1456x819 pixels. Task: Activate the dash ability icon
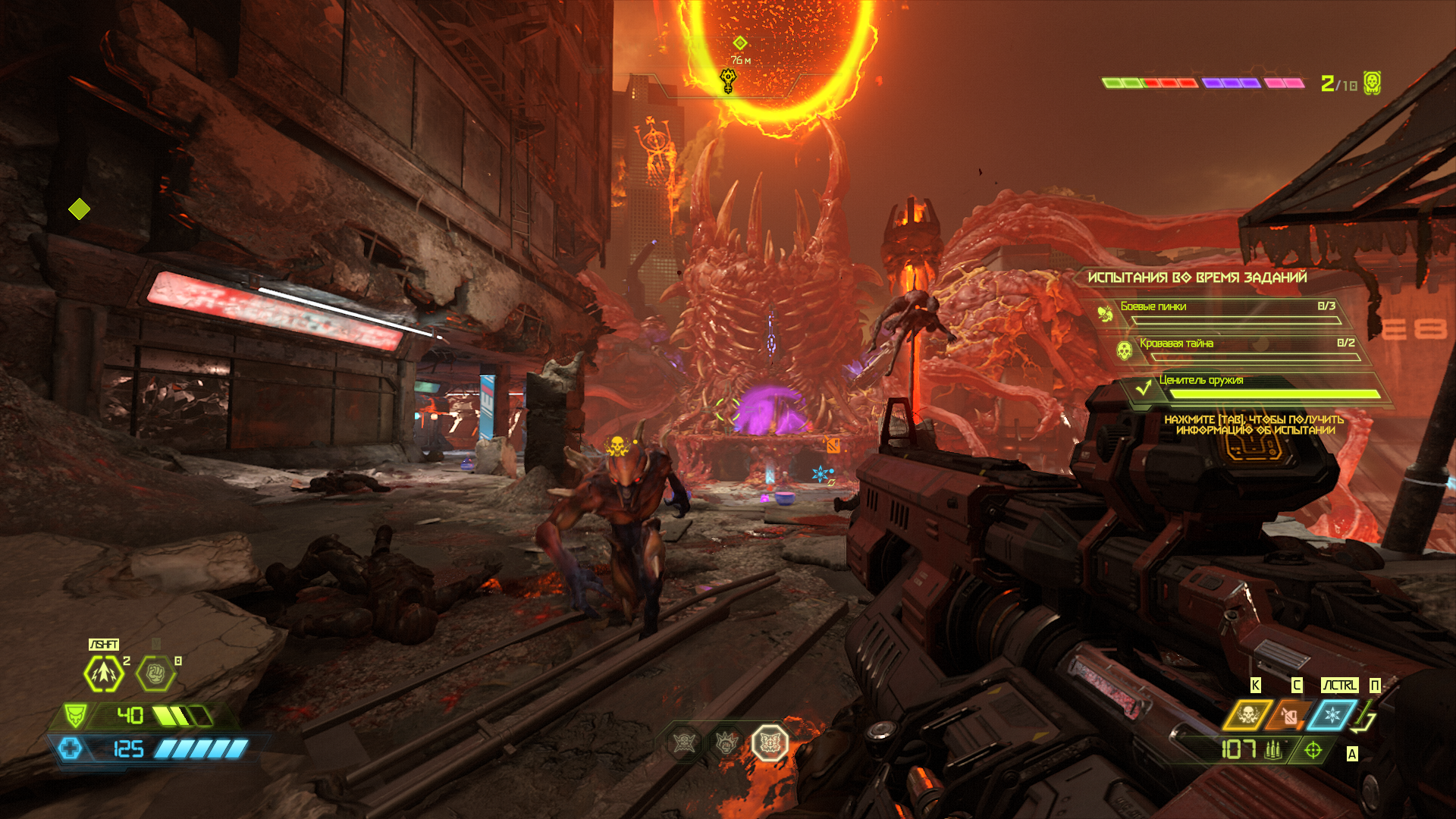click(x=103, y=673)
